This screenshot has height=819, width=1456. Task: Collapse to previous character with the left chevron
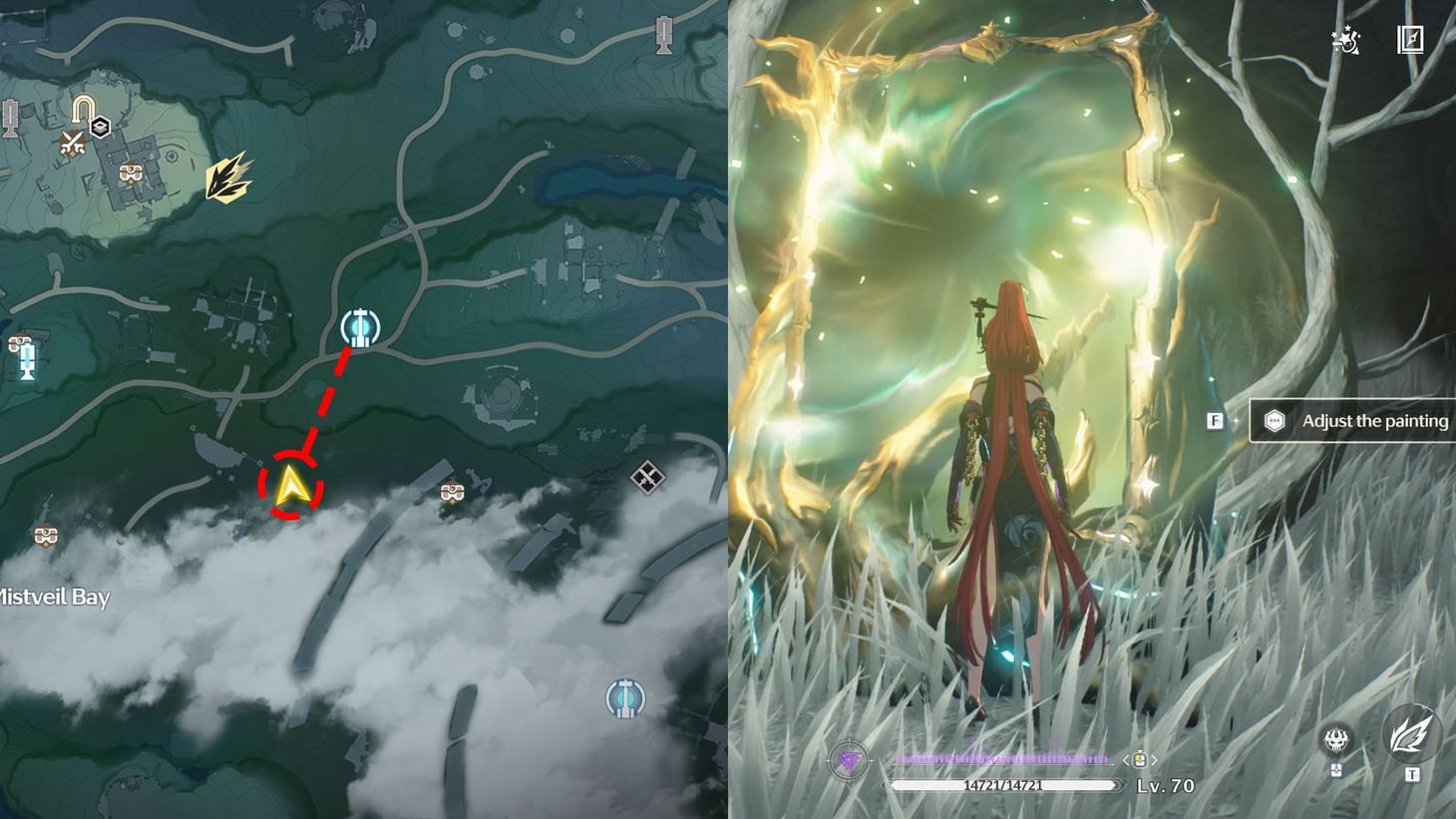point(1125,759)
